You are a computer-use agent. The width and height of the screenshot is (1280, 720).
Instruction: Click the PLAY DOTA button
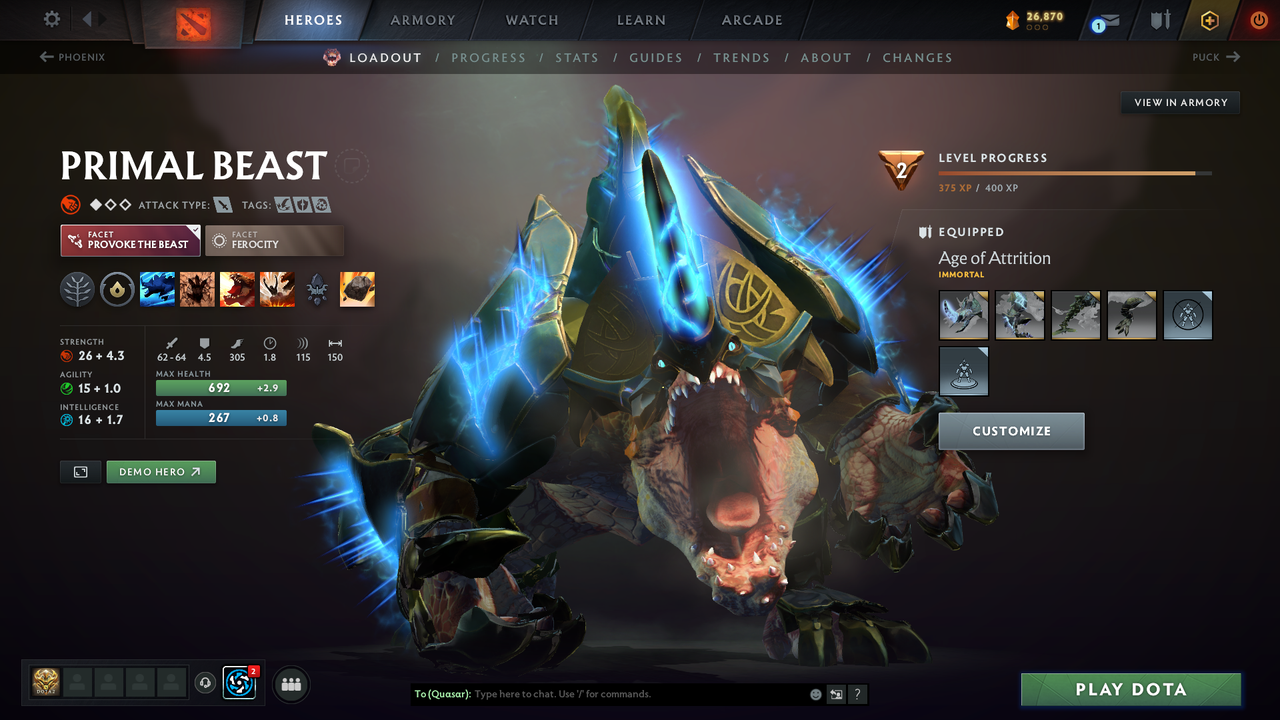[1130, 689]
